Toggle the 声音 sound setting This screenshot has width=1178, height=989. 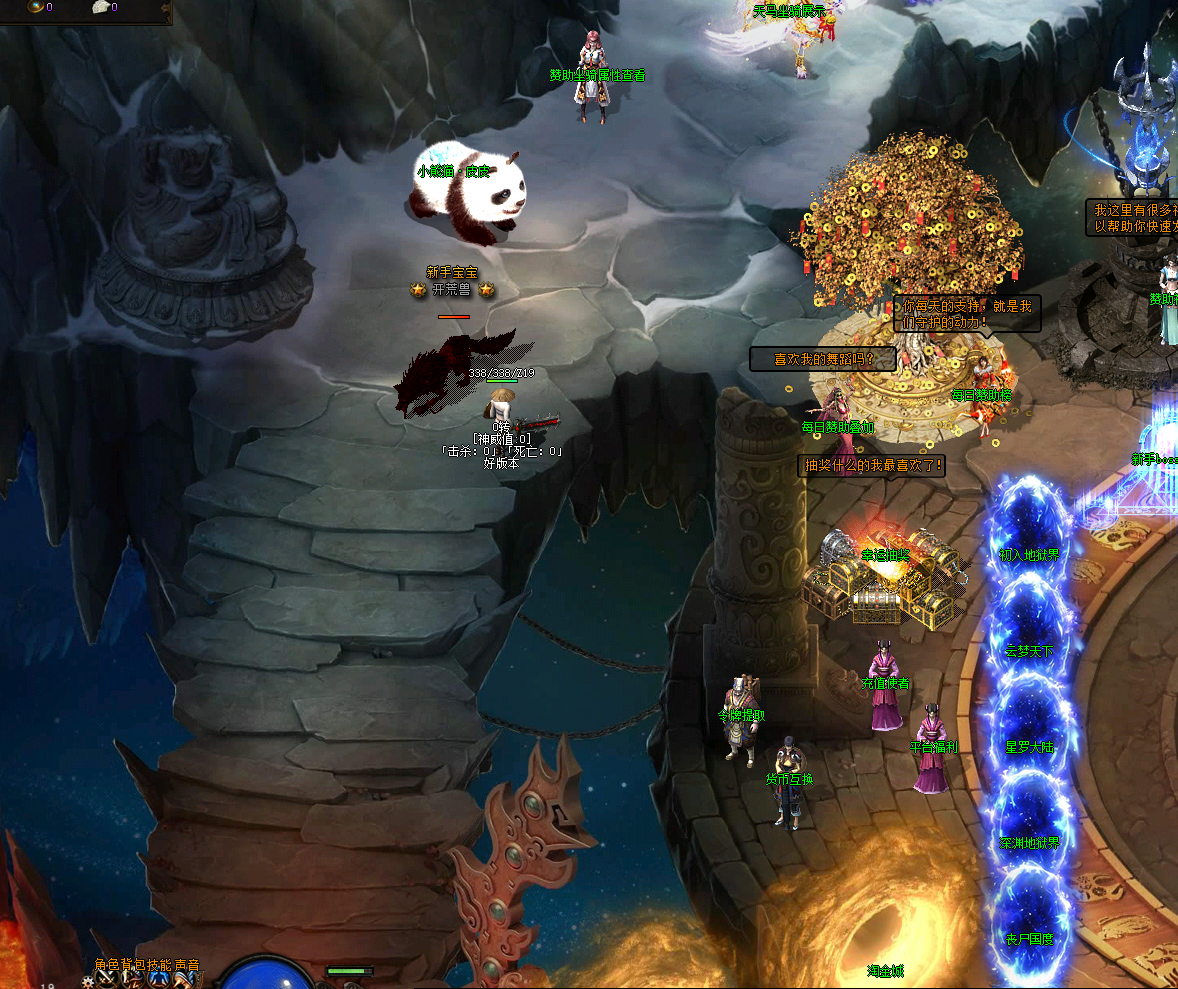coord(187,966)
